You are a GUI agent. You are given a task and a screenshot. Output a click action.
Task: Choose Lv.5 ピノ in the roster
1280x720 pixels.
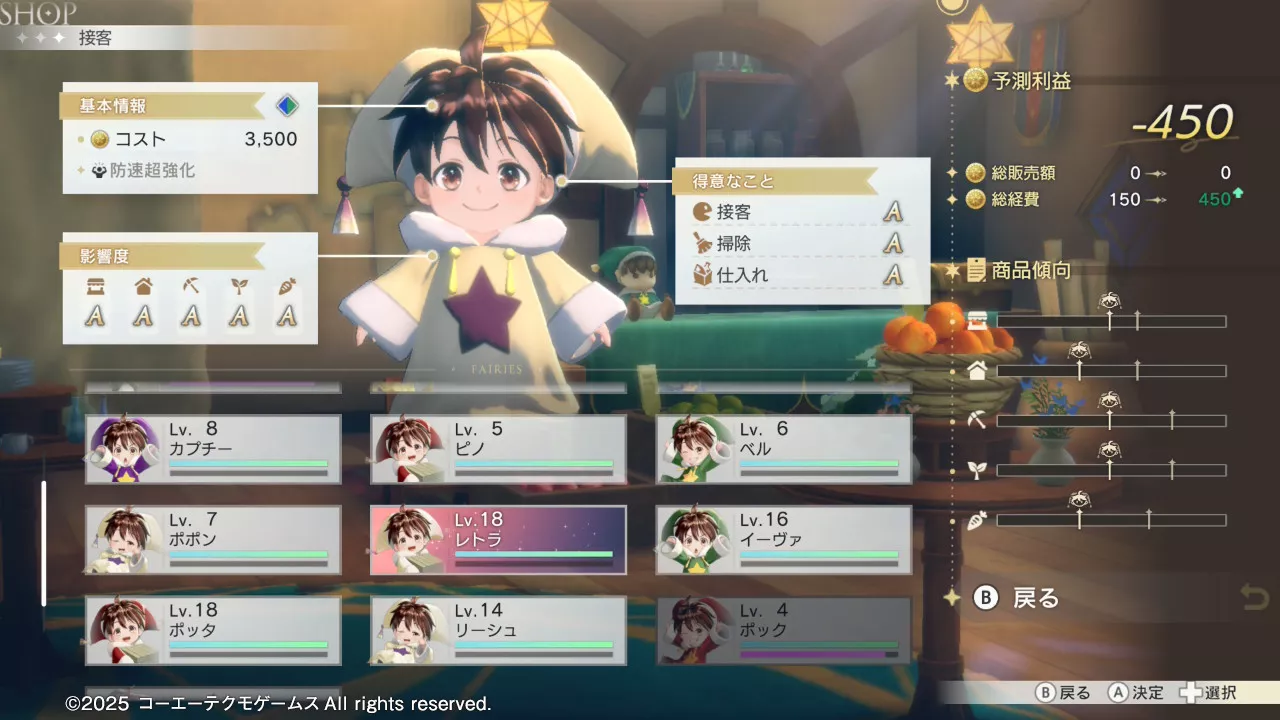tap(498, 447)
